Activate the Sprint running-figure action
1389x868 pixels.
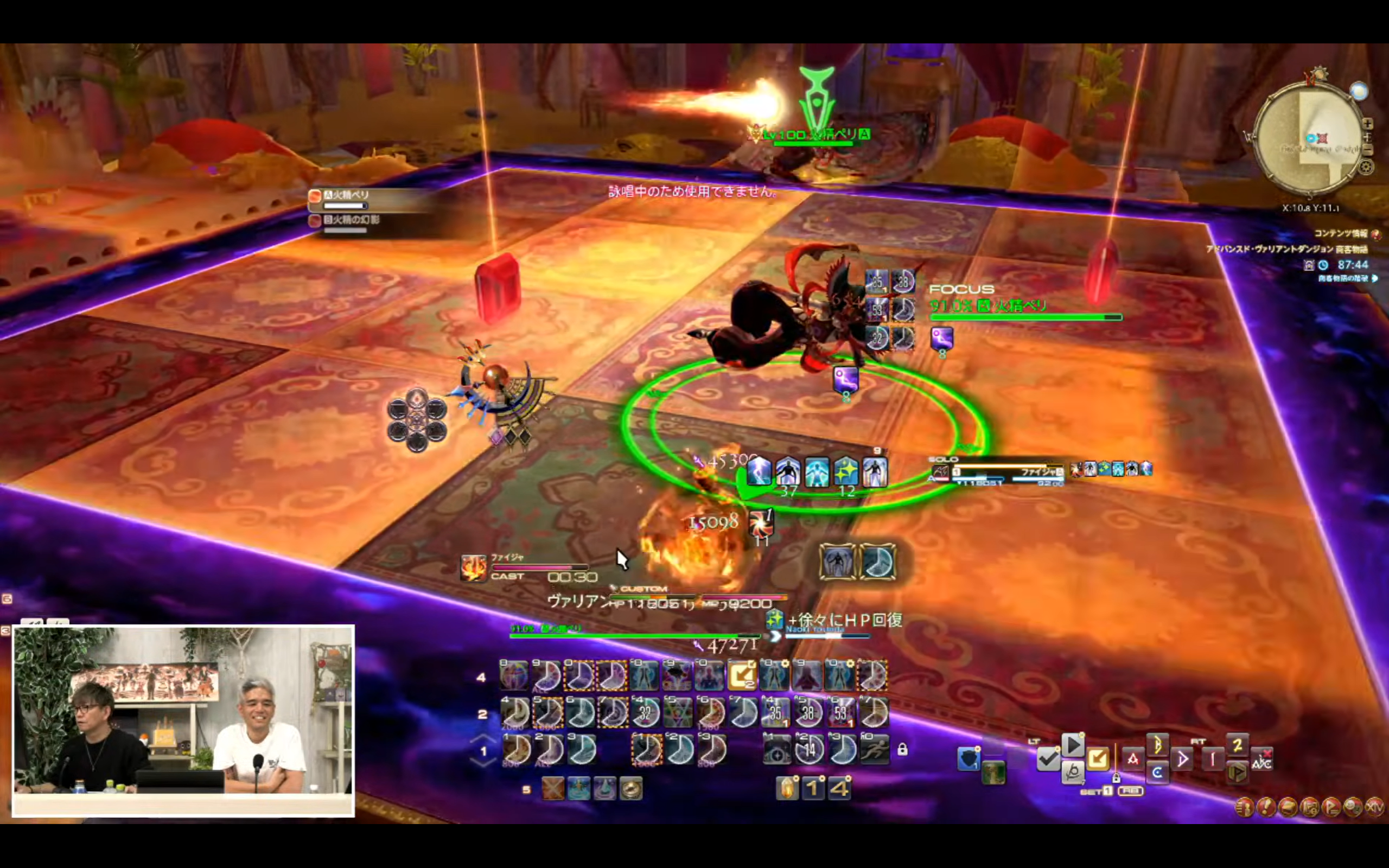click(x=874, y=749)
